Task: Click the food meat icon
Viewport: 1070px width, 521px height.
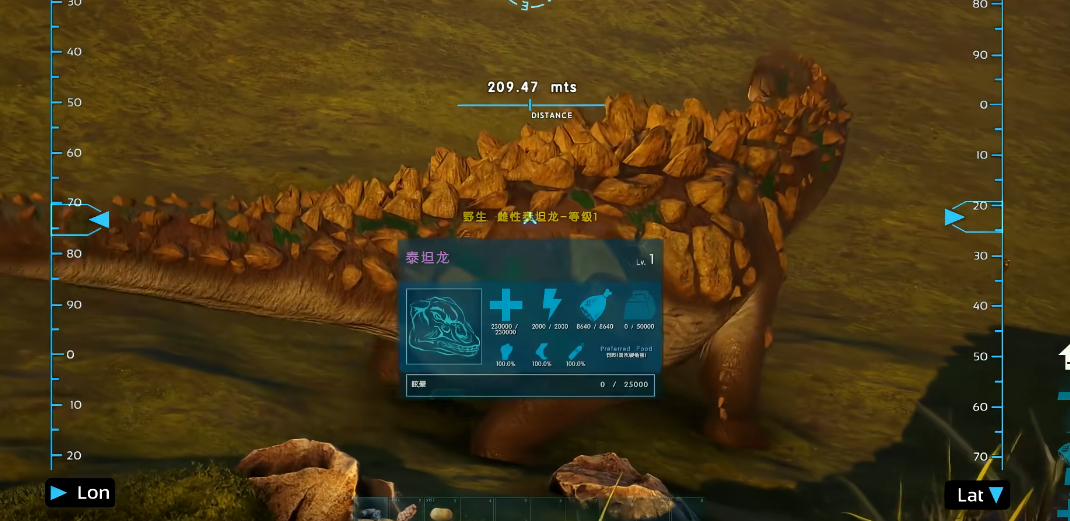Action: point(595,304)
